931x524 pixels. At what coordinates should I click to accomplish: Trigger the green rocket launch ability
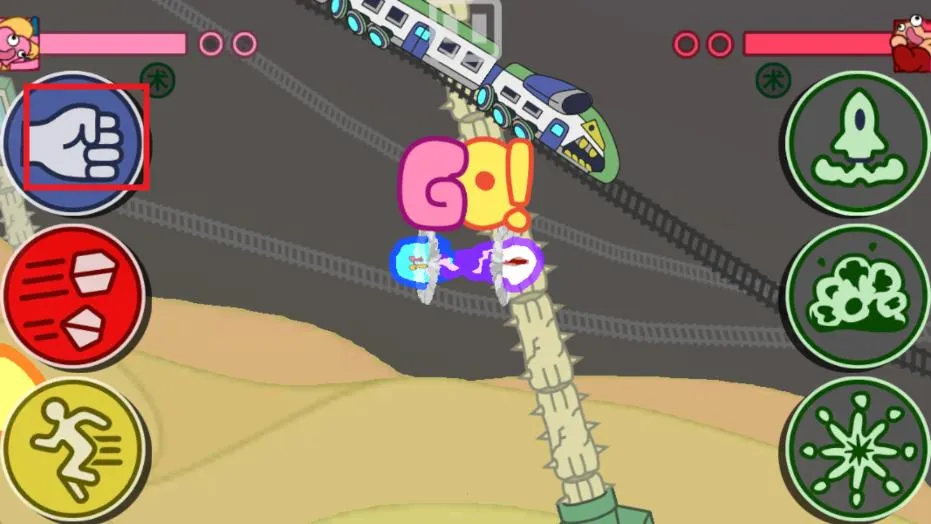(857, 141)
